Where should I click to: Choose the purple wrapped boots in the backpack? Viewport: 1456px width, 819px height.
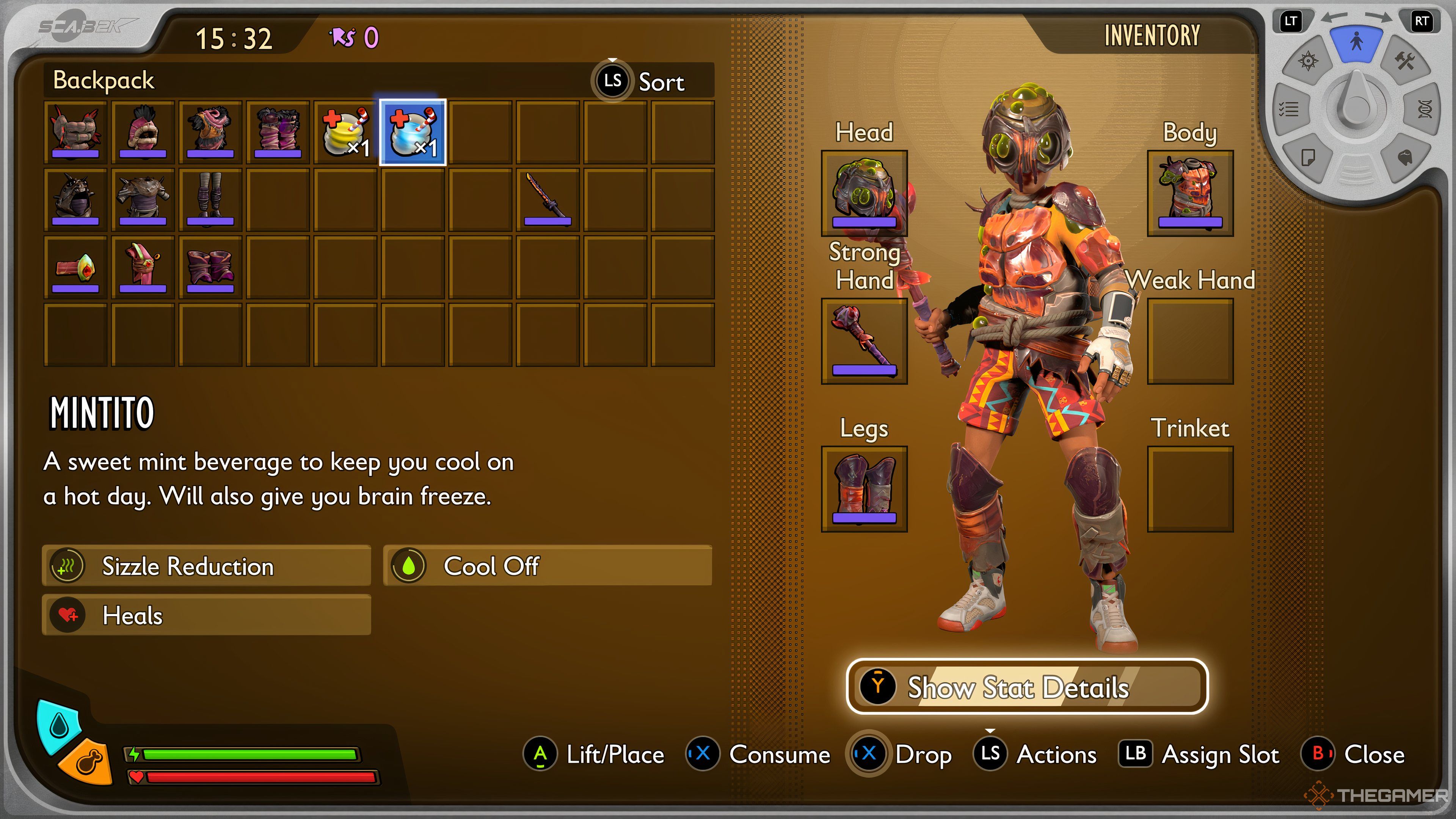click(x=210, y=267)
